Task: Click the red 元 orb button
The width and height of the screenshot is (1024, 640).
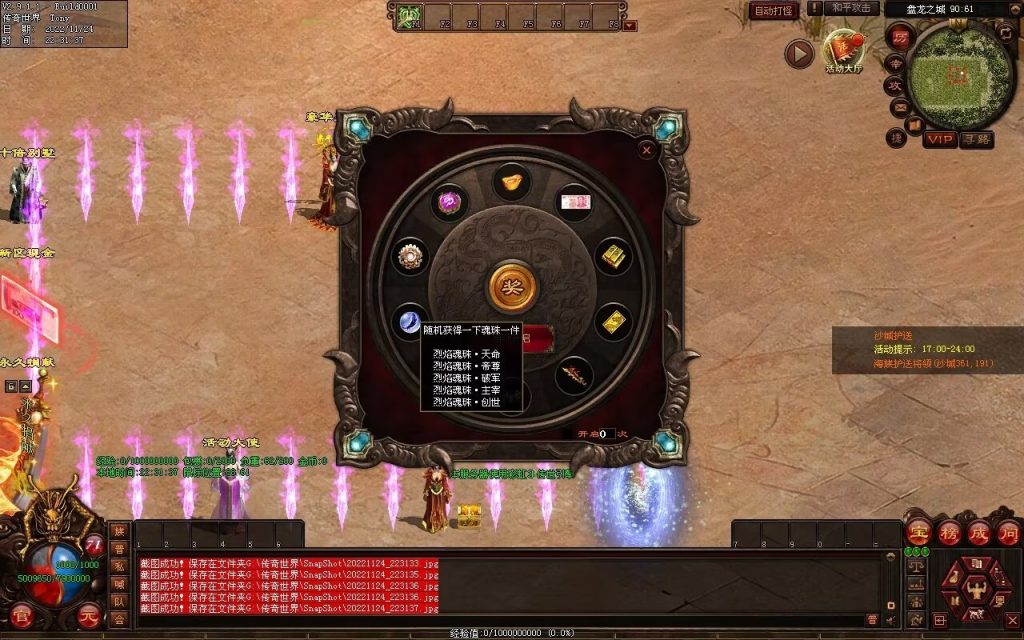Action: [89, 617]
